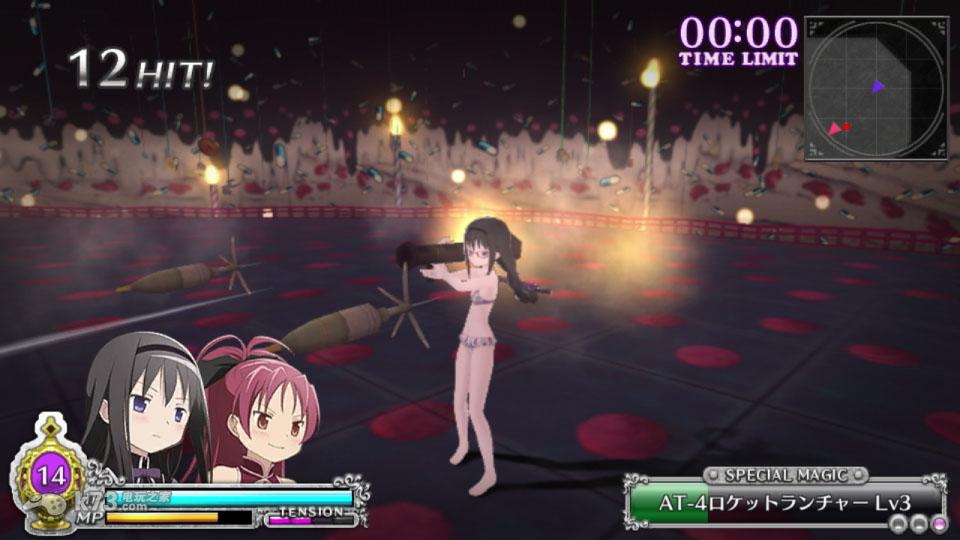Select the AT-4 rocket launcher special magic

point(786,499)
